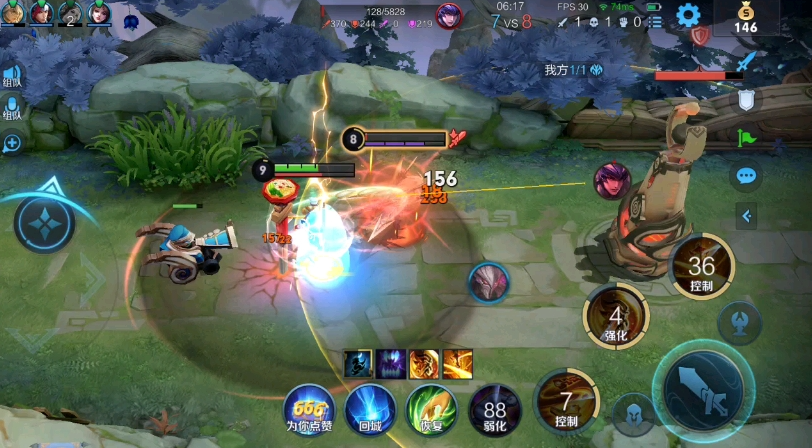
Task: Send the green flag gather signal
Action: pyautogui.click(x=746, y=137)
